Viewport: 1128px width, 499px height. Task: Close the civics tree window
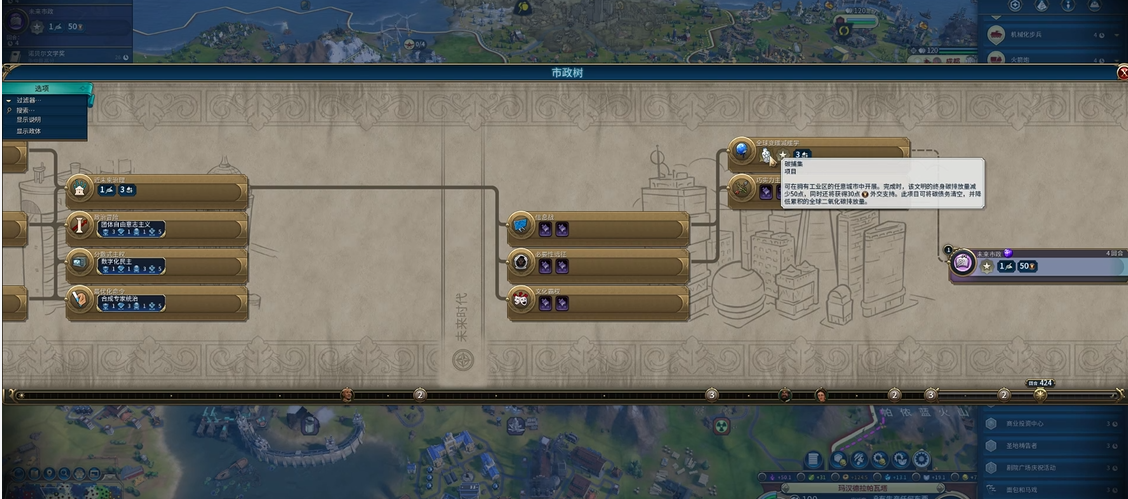click(1122, 73)
